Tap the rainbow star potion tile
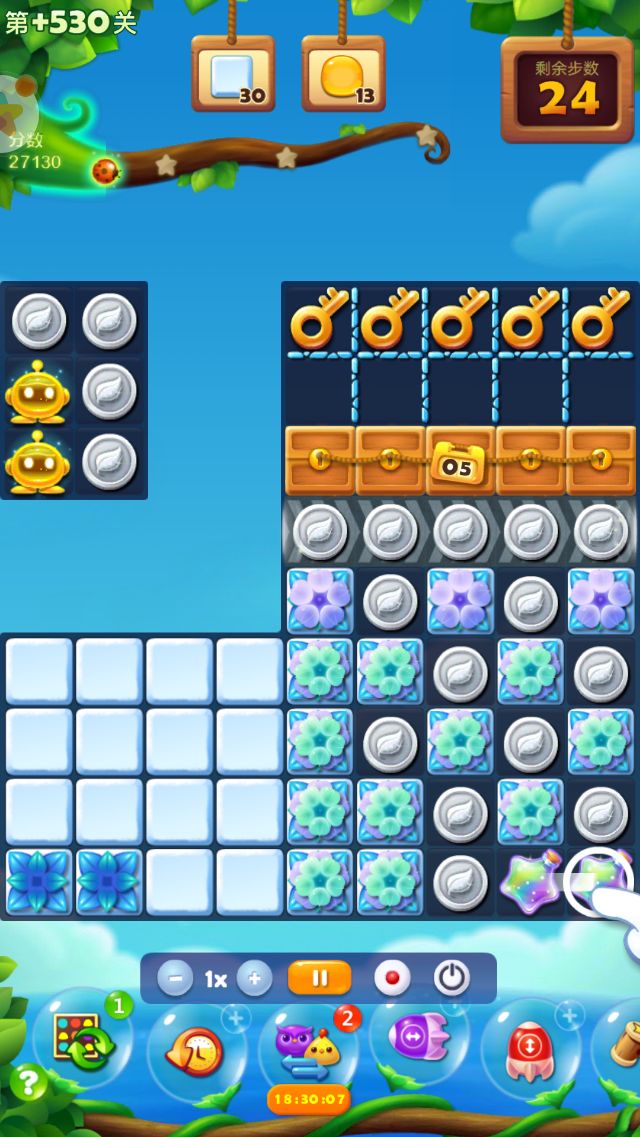The width and height of the screenshot is (640, 1137). [x=530, y=883]
